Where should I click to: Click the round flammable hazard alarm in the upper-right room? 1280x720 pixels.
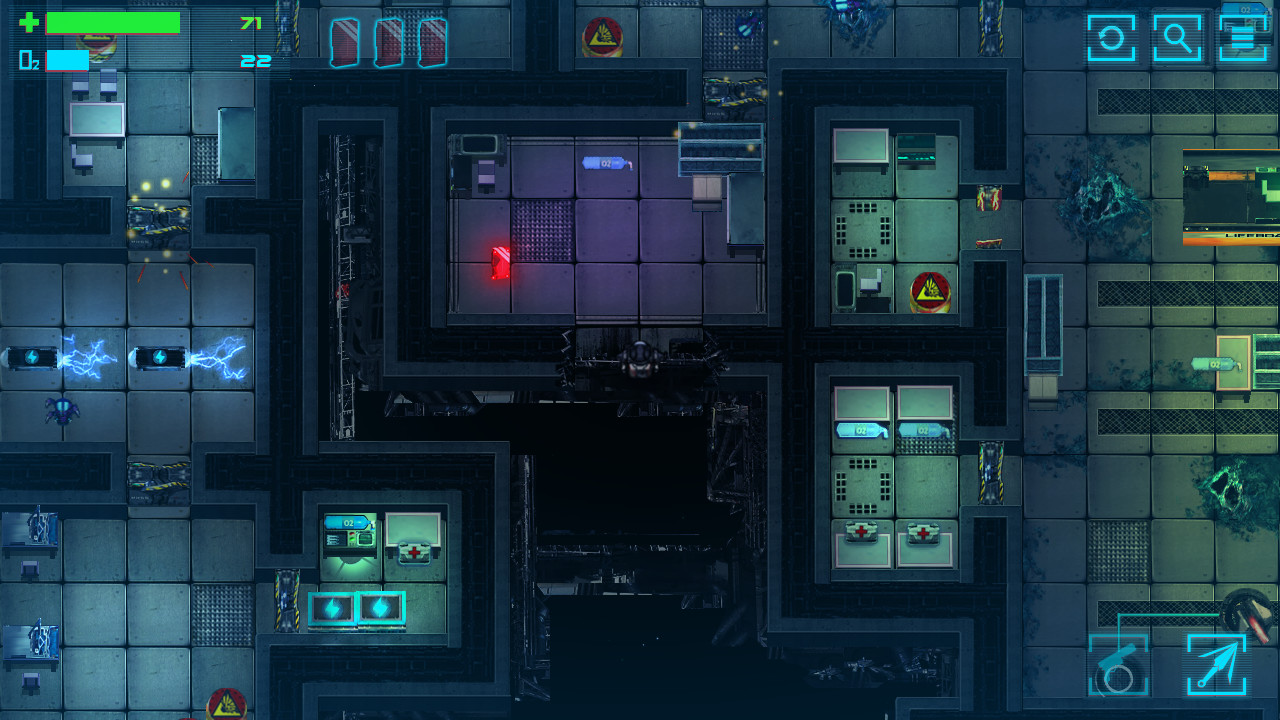(x=931, y=290)
